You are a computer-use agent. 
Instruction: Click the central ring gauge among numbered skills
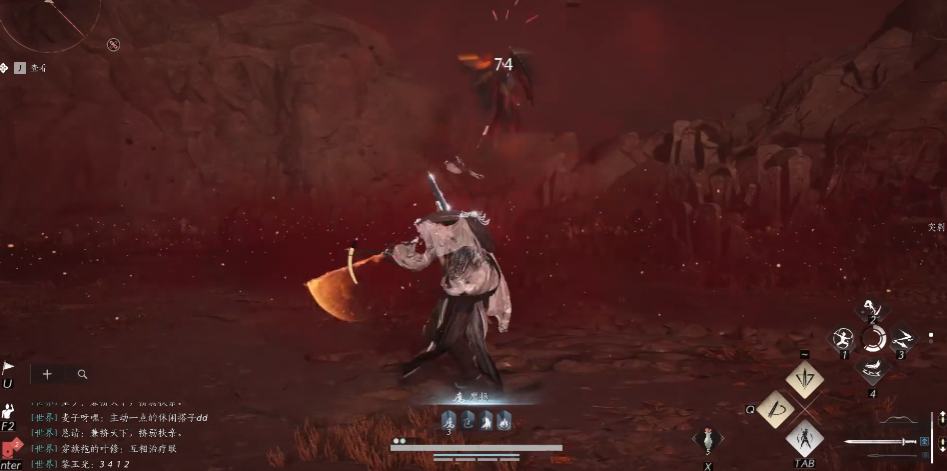[x=873, y=339]
